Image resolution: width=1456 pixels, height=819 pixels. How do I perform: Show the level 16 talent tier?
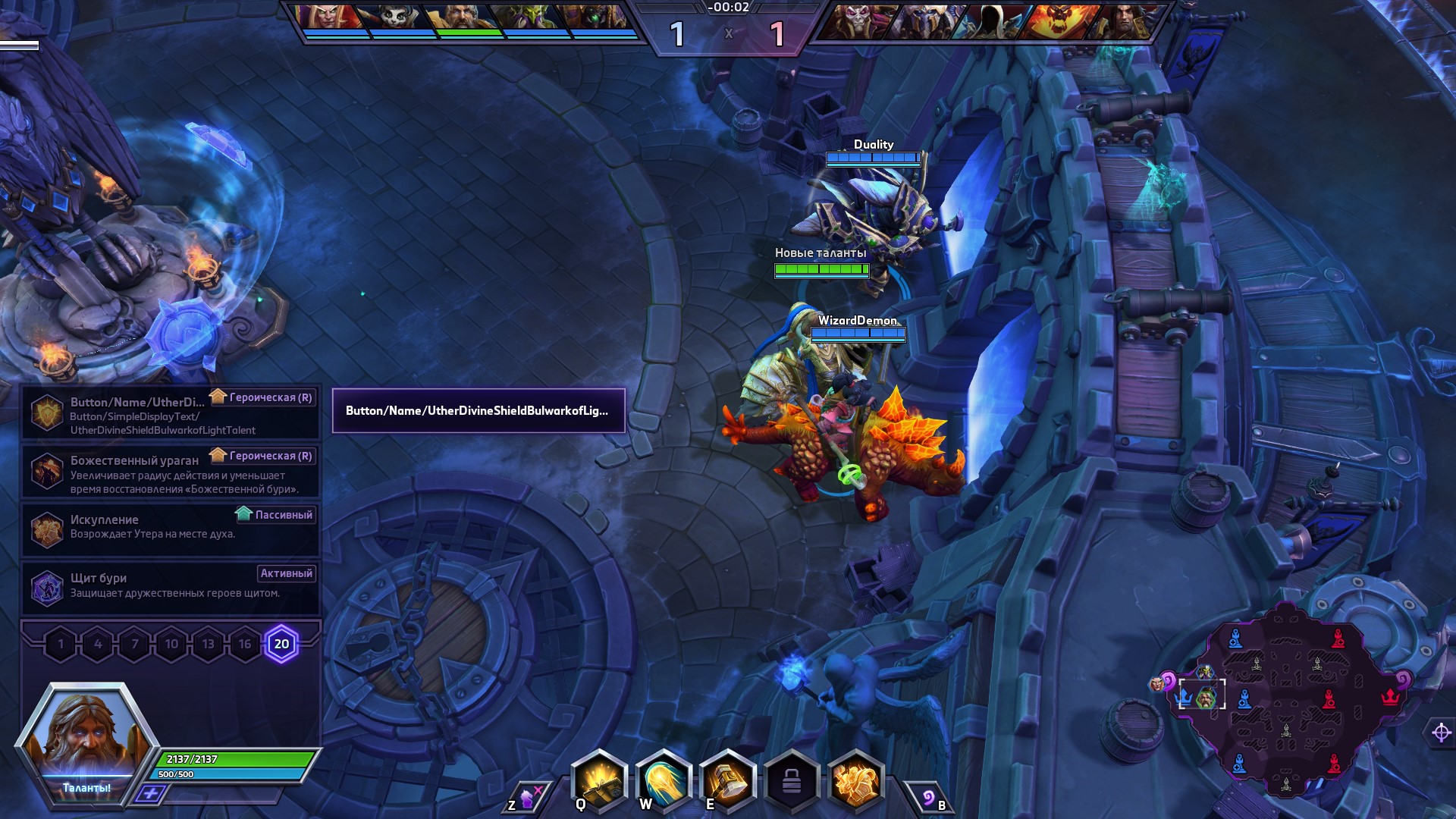click(x=245, y=645)
